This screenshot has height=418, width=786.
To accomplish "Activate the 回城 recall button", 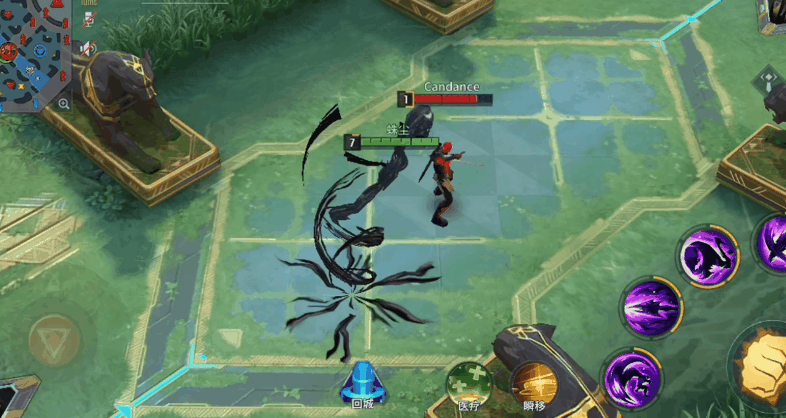I will pyautogui.click(x=361, y=384).
